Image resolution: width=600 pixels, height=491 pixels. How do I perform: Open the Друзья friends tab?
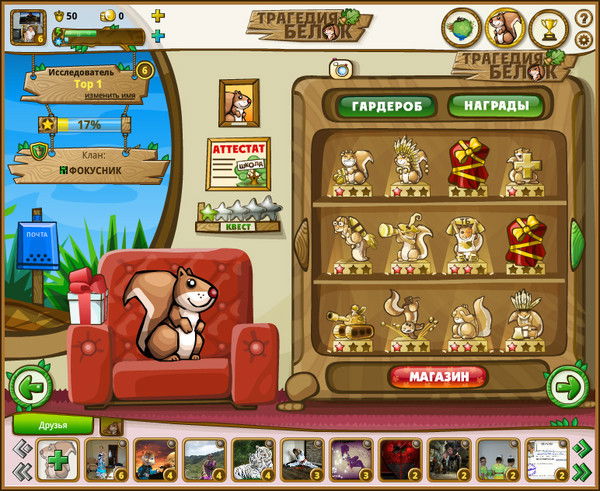[52, 424]
